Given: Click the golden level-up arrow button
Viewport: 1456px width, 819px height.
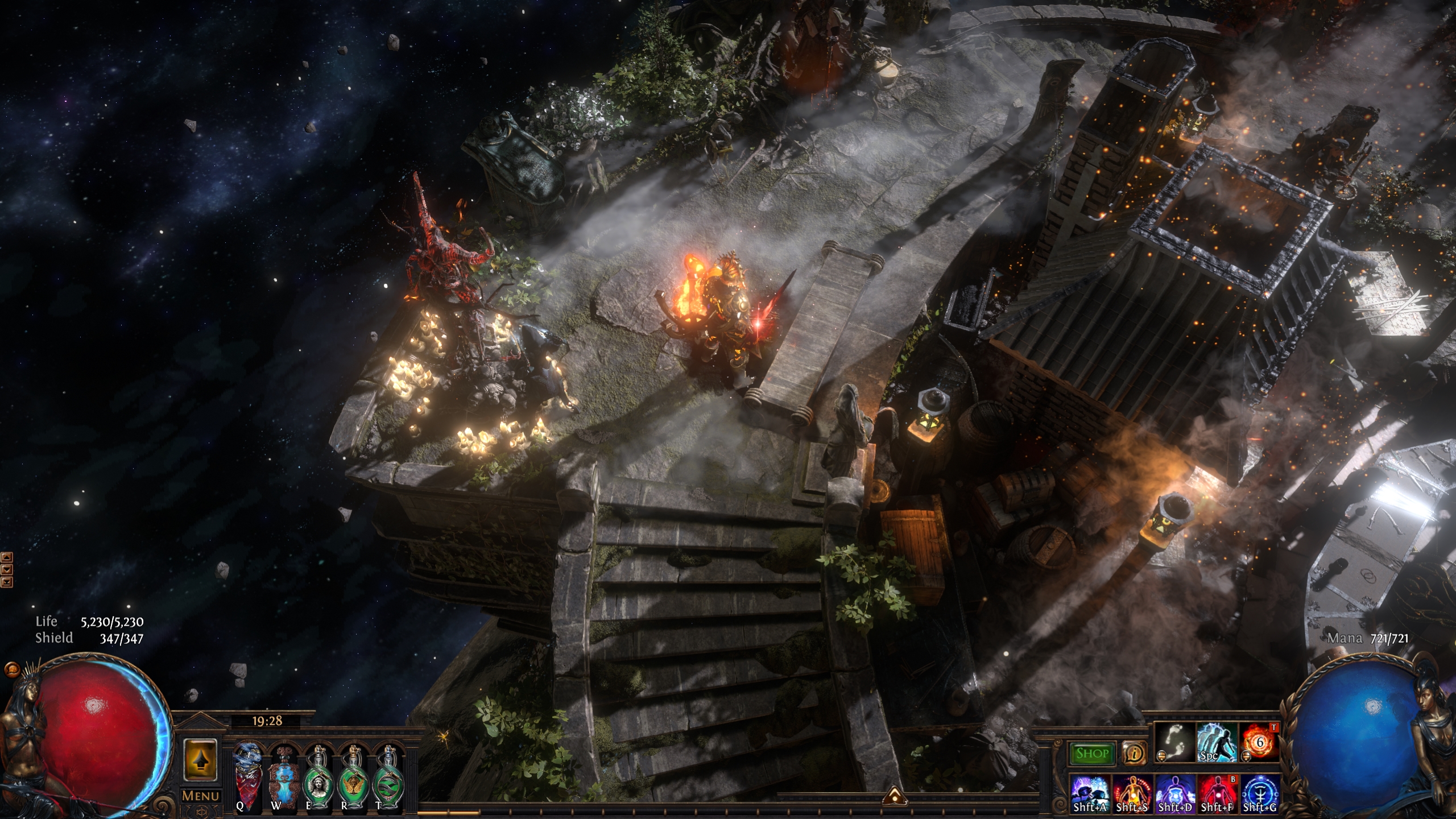Looking at the screenshot, I should (x=200, y=760).
